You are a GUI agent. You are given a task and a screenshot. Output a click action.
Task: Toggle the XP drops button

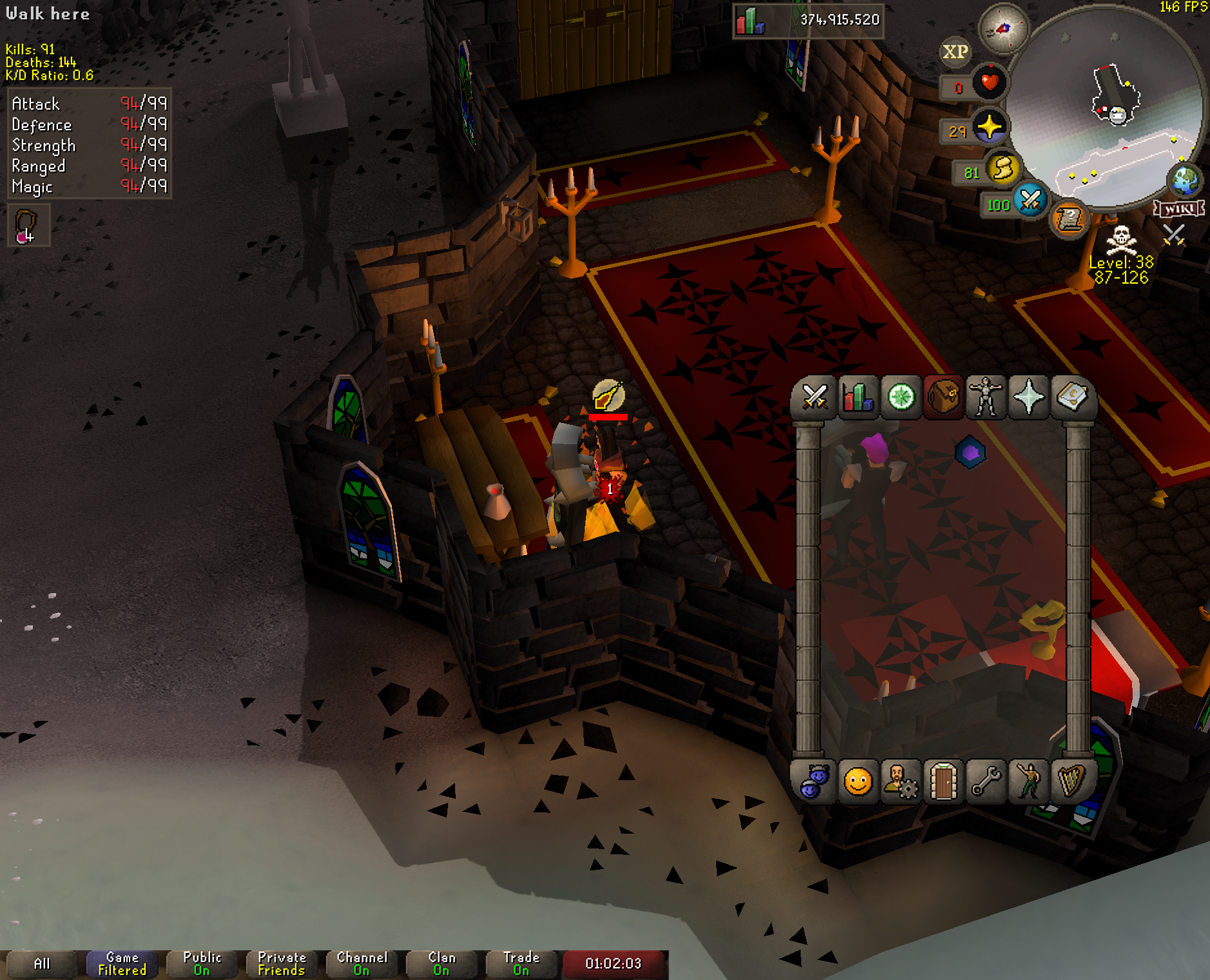[955, 52]
